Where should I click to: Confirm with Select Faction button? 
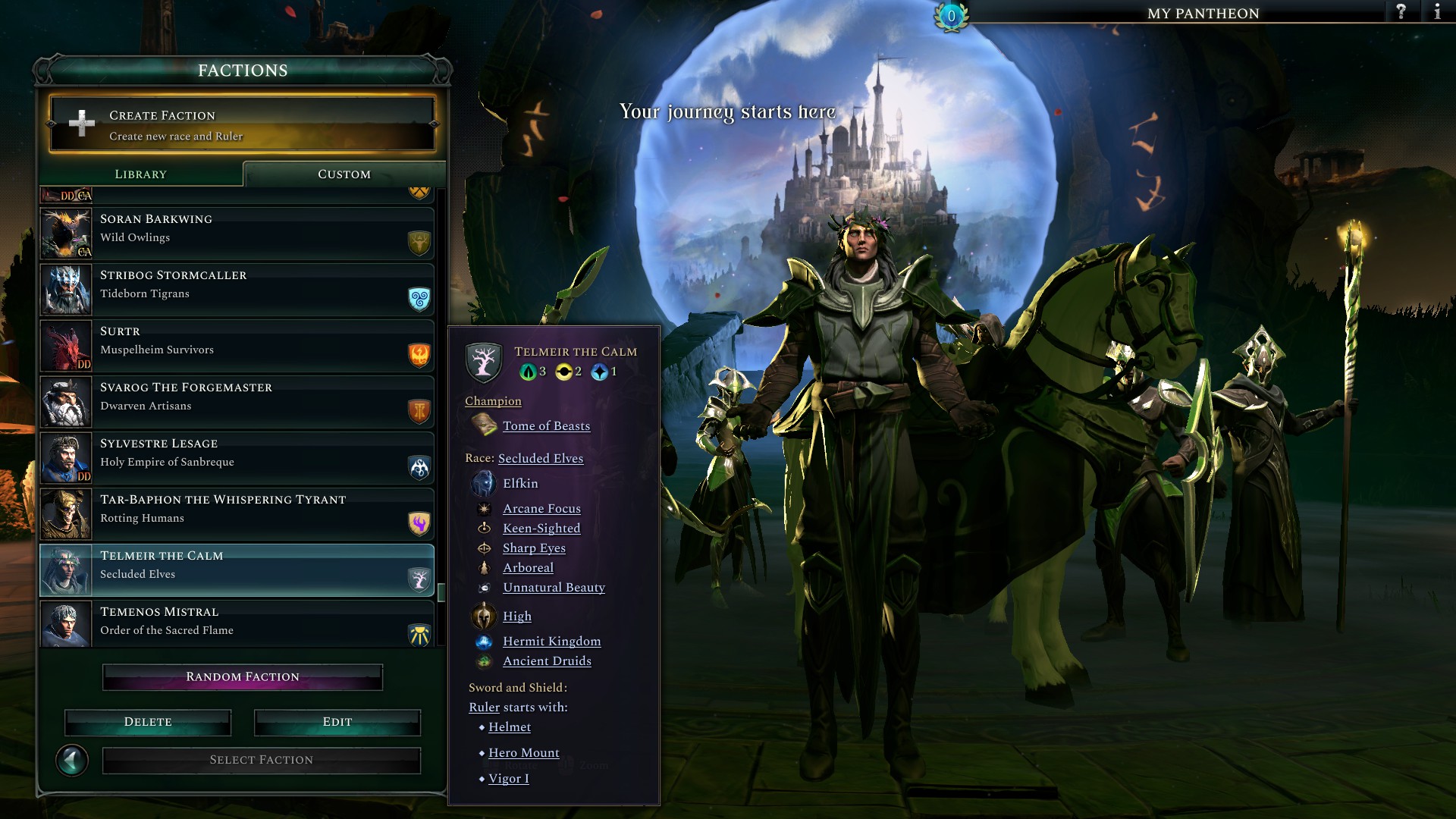tap(262, 760)
